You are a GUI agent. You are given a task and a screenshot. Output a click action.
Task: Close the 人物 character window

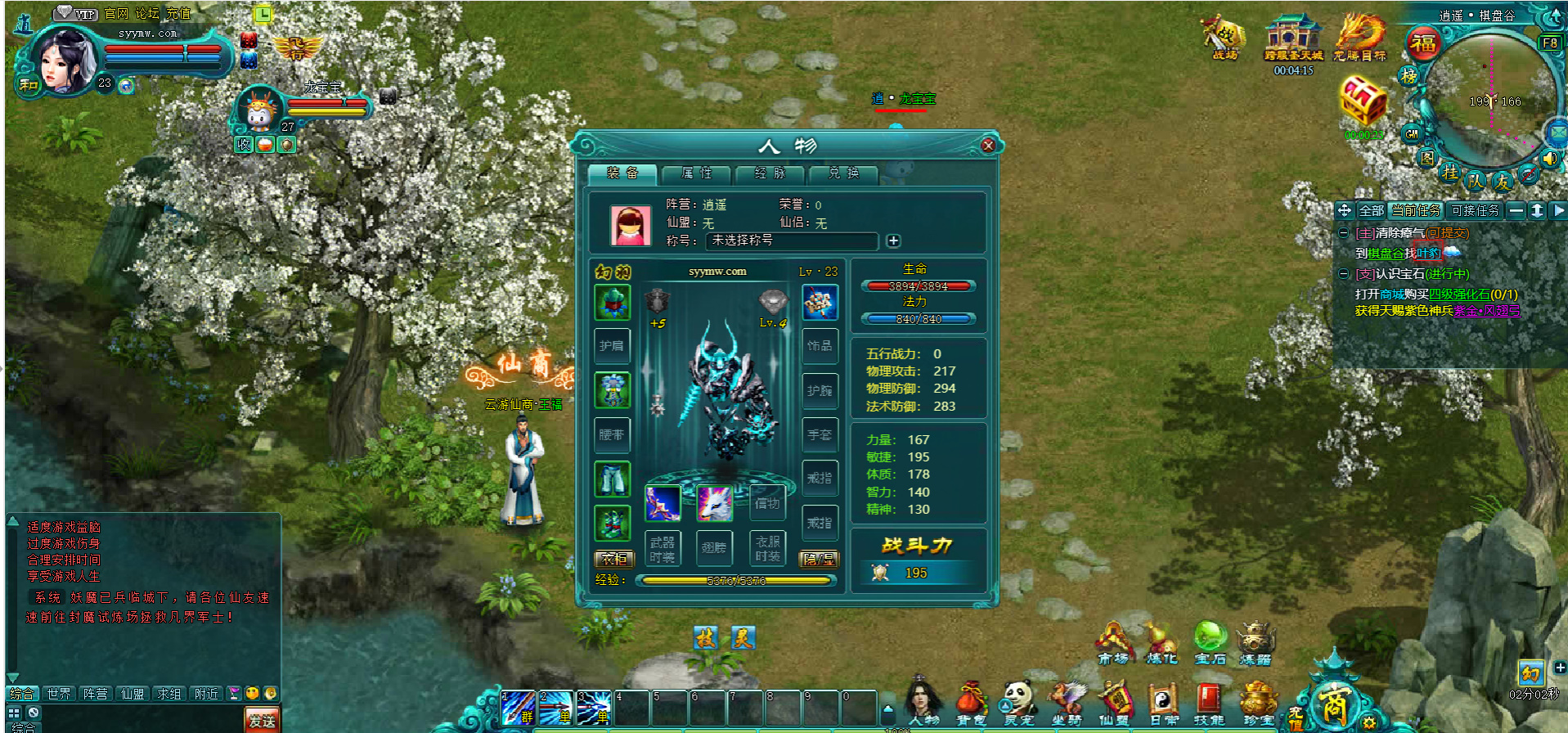(x=988, y=146)
